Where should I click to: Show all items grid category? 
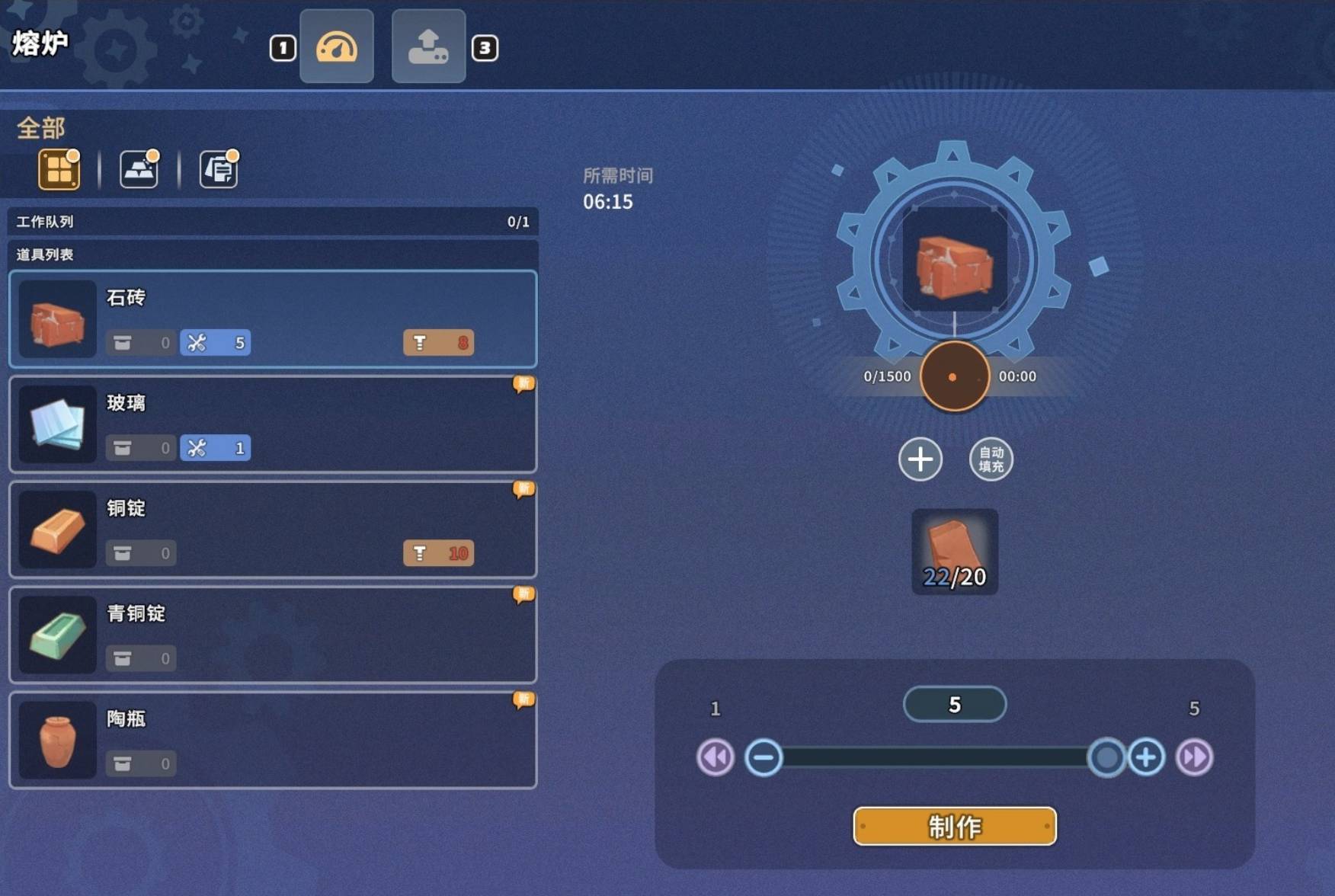[59, 169]
